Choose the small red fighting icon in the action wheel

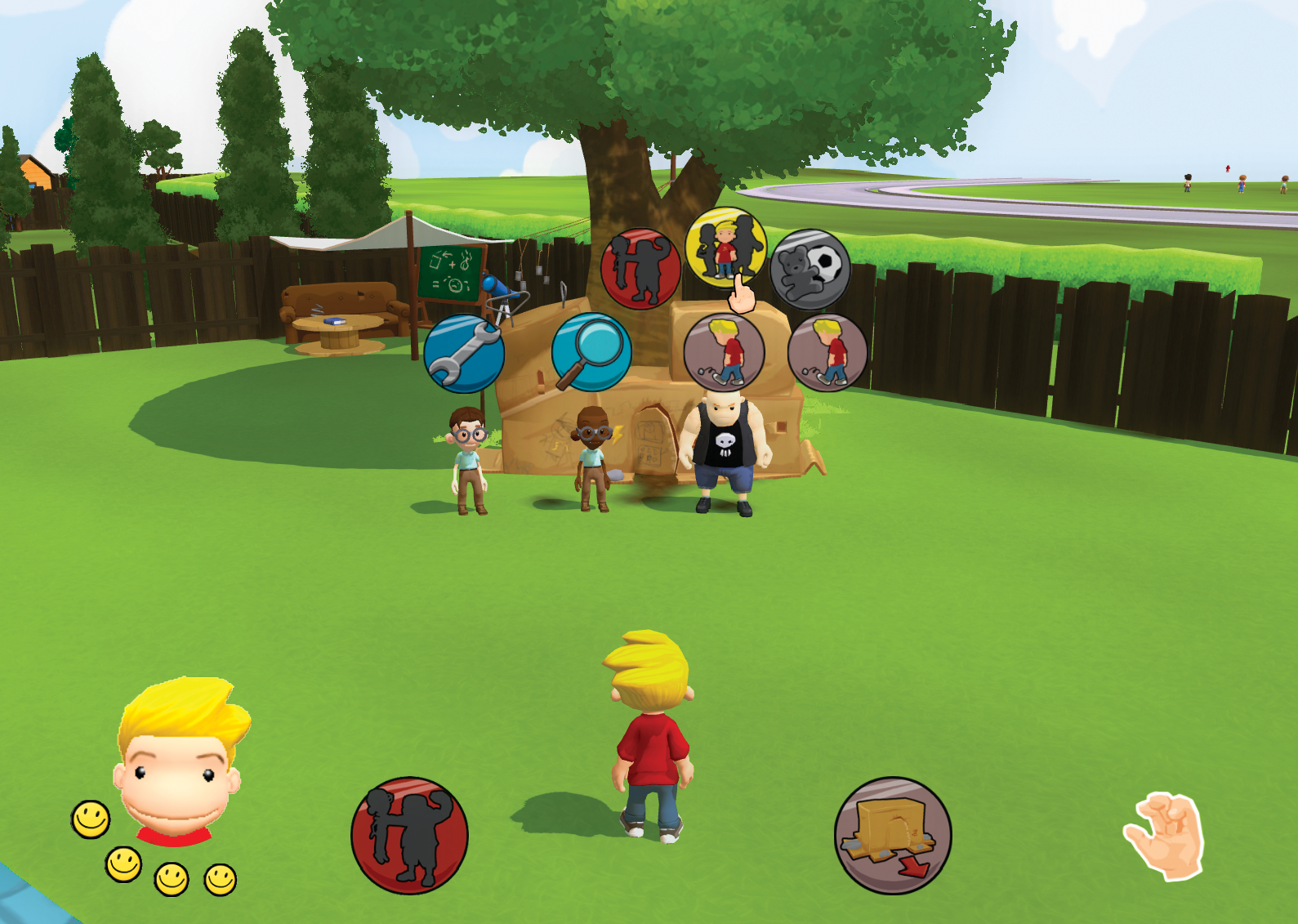(640, 268)
